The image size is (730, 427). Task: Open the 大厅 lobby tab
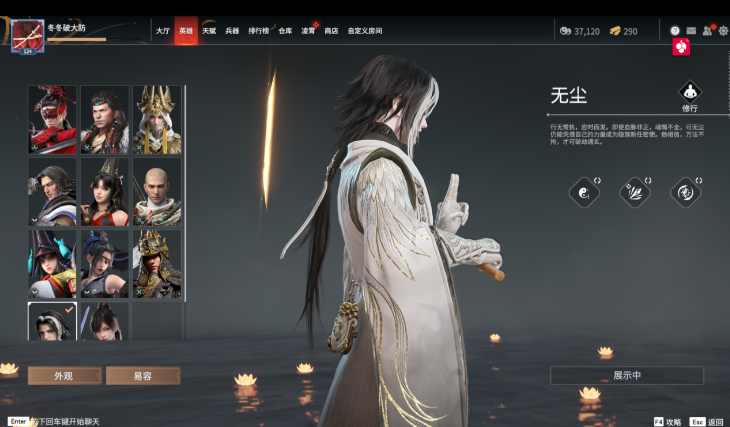pyautogui.click(x=162, y=31)
